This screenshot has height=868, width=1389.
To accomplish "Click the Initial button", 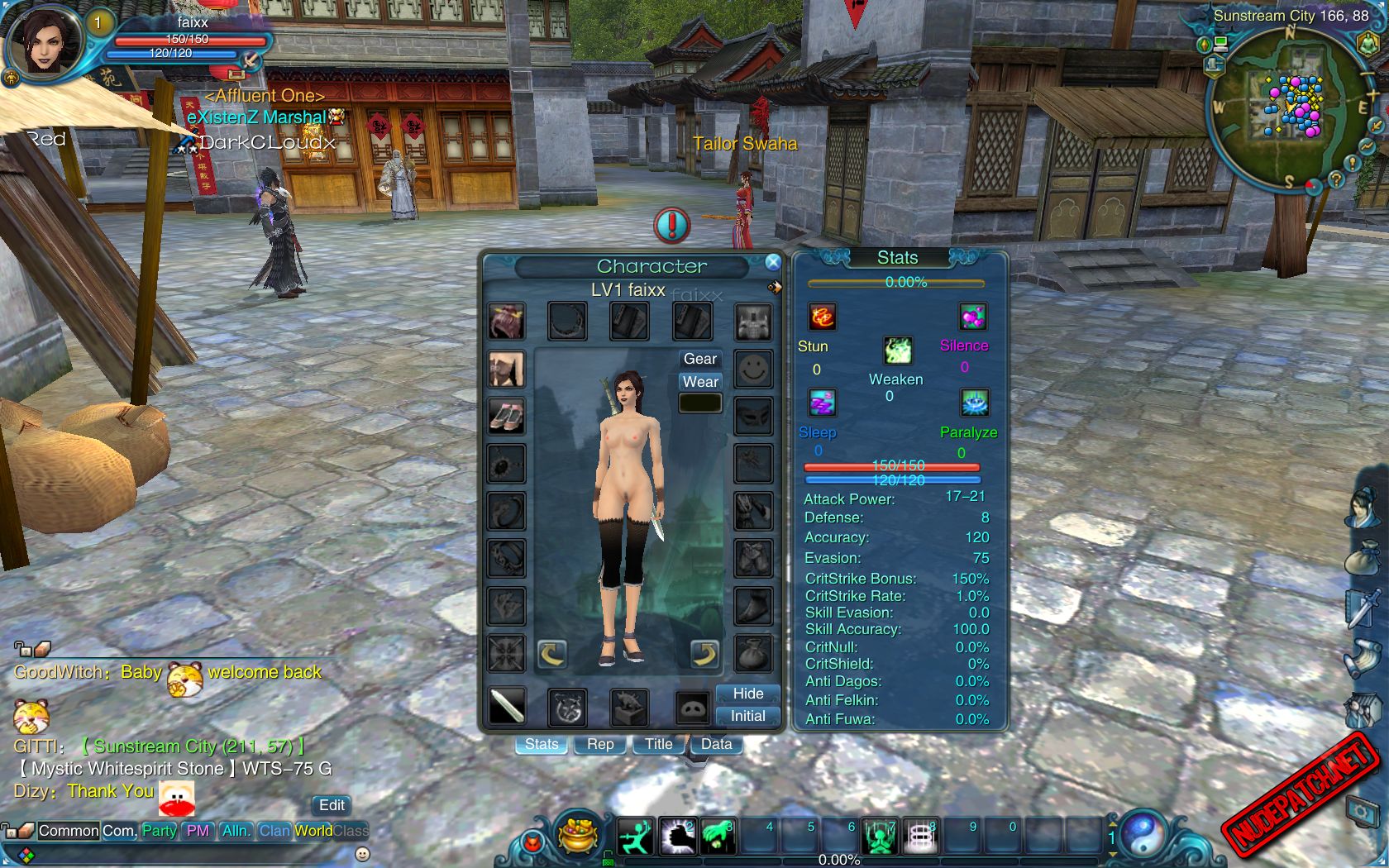I will pos(747,716).
